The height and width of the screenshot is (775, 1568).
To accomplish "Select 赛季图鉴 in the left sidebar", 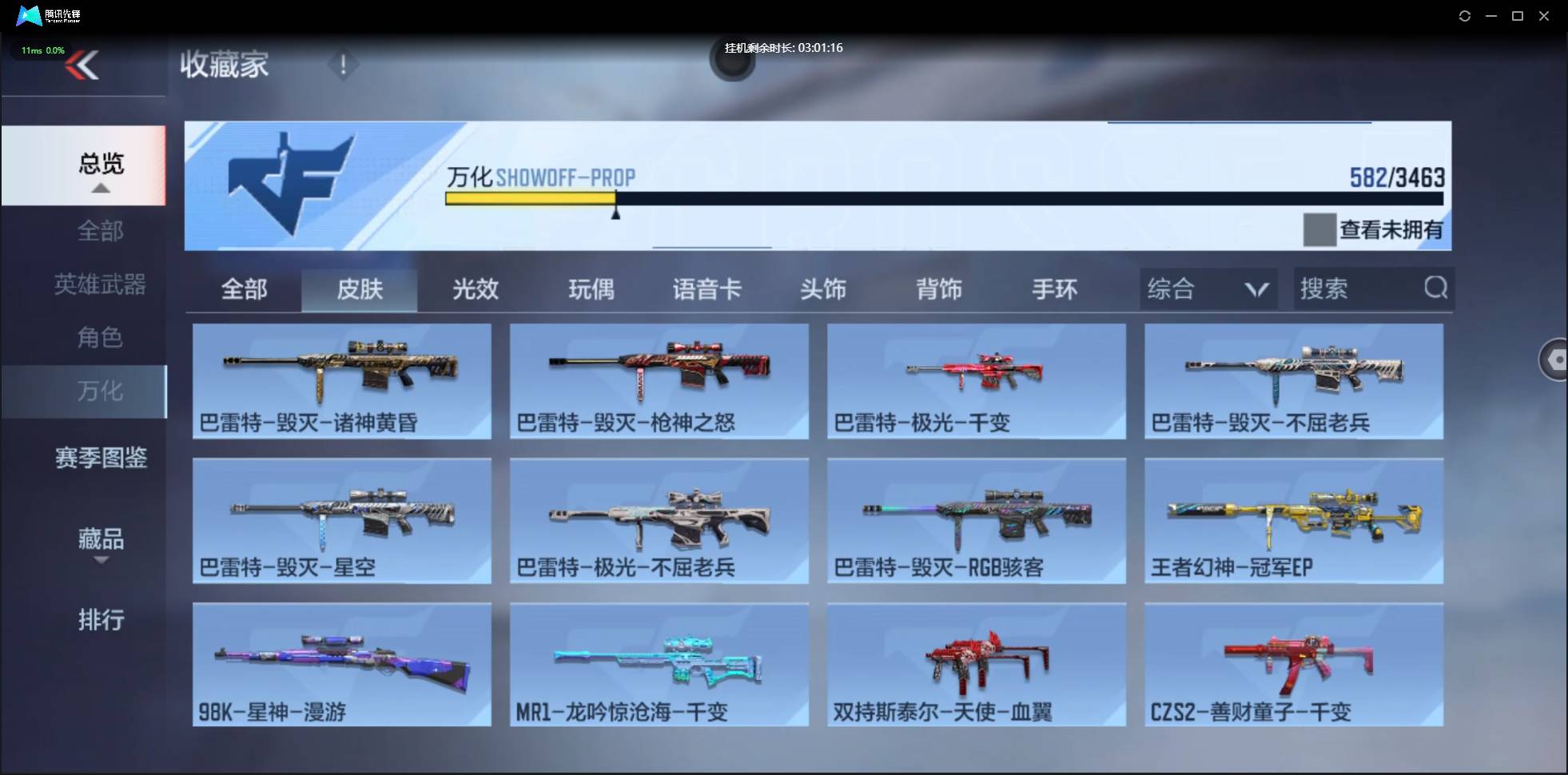I will coord(100,456).
